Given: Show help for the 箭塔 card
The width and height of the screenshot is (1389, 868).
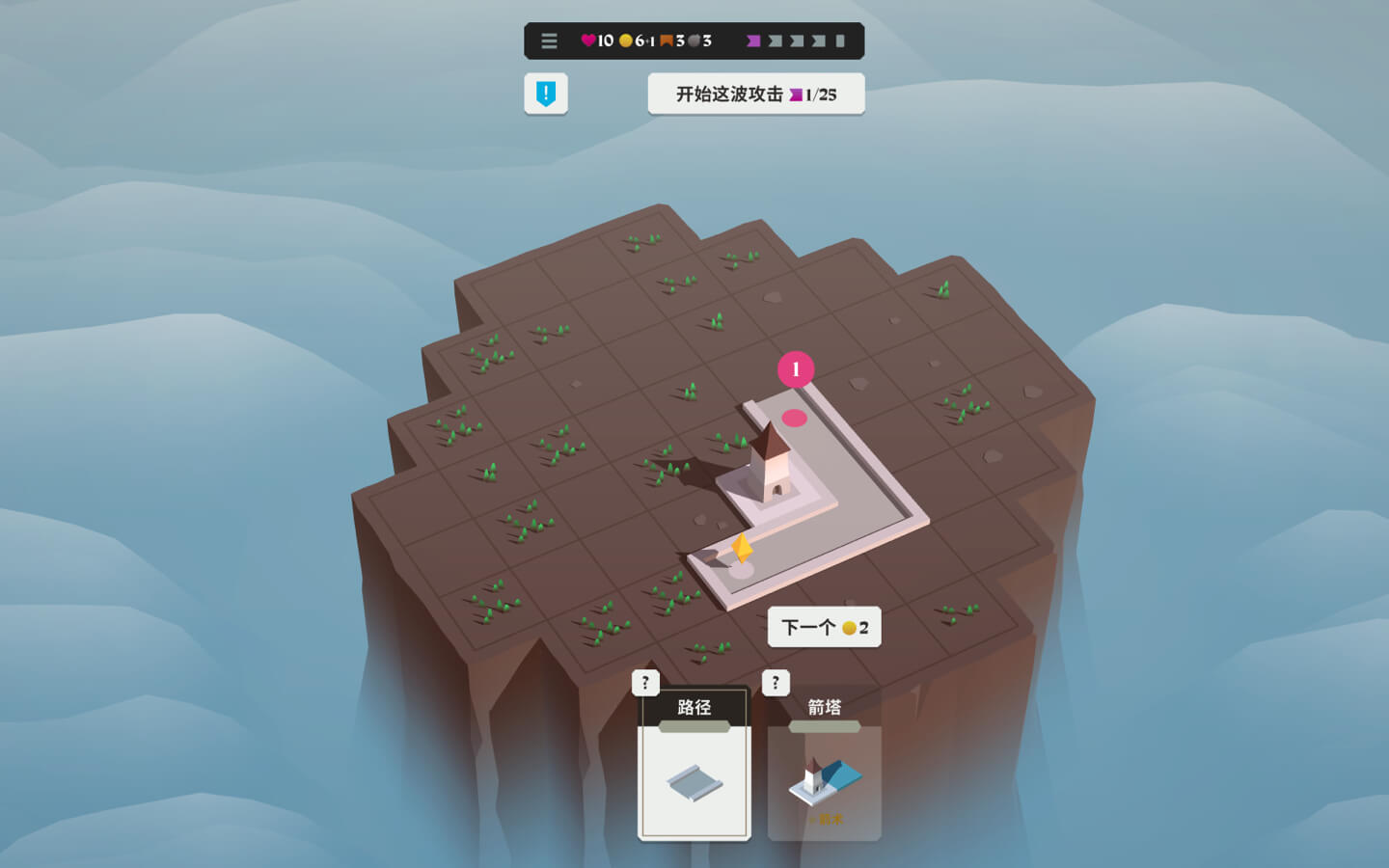Looking at the screenshot, I should point(776,683).
